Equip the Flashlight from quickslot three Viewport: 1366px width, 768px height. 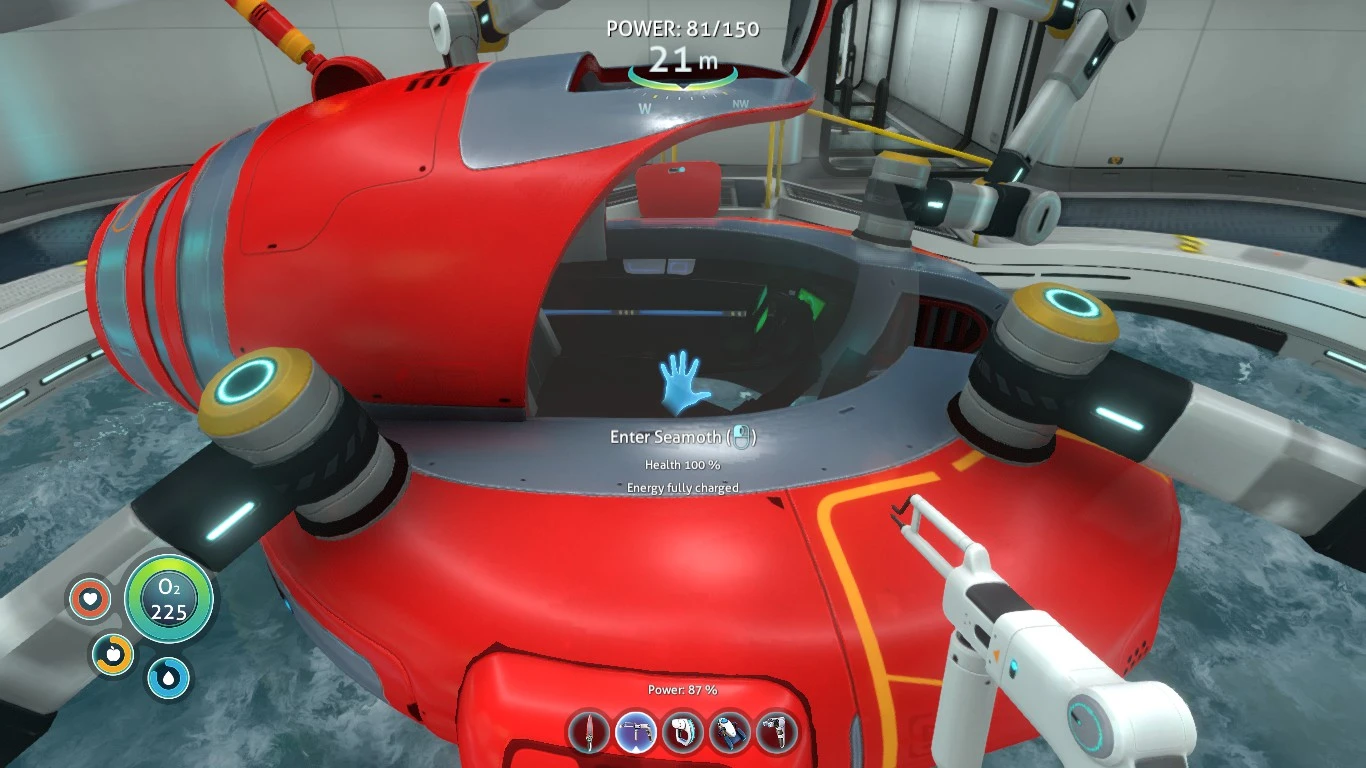(x=684, y=731)
